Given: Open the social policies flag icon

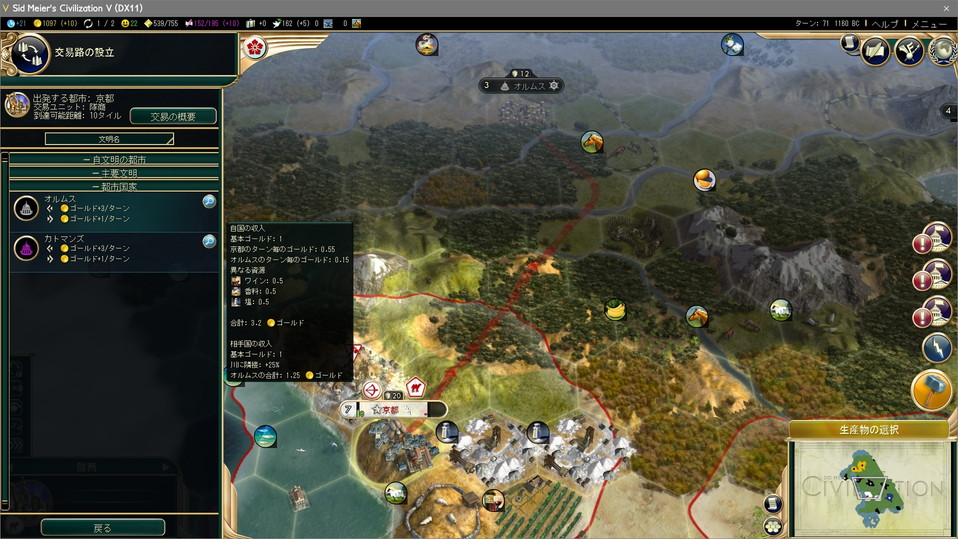Looking at the screenshot, I should pos(909,49).
